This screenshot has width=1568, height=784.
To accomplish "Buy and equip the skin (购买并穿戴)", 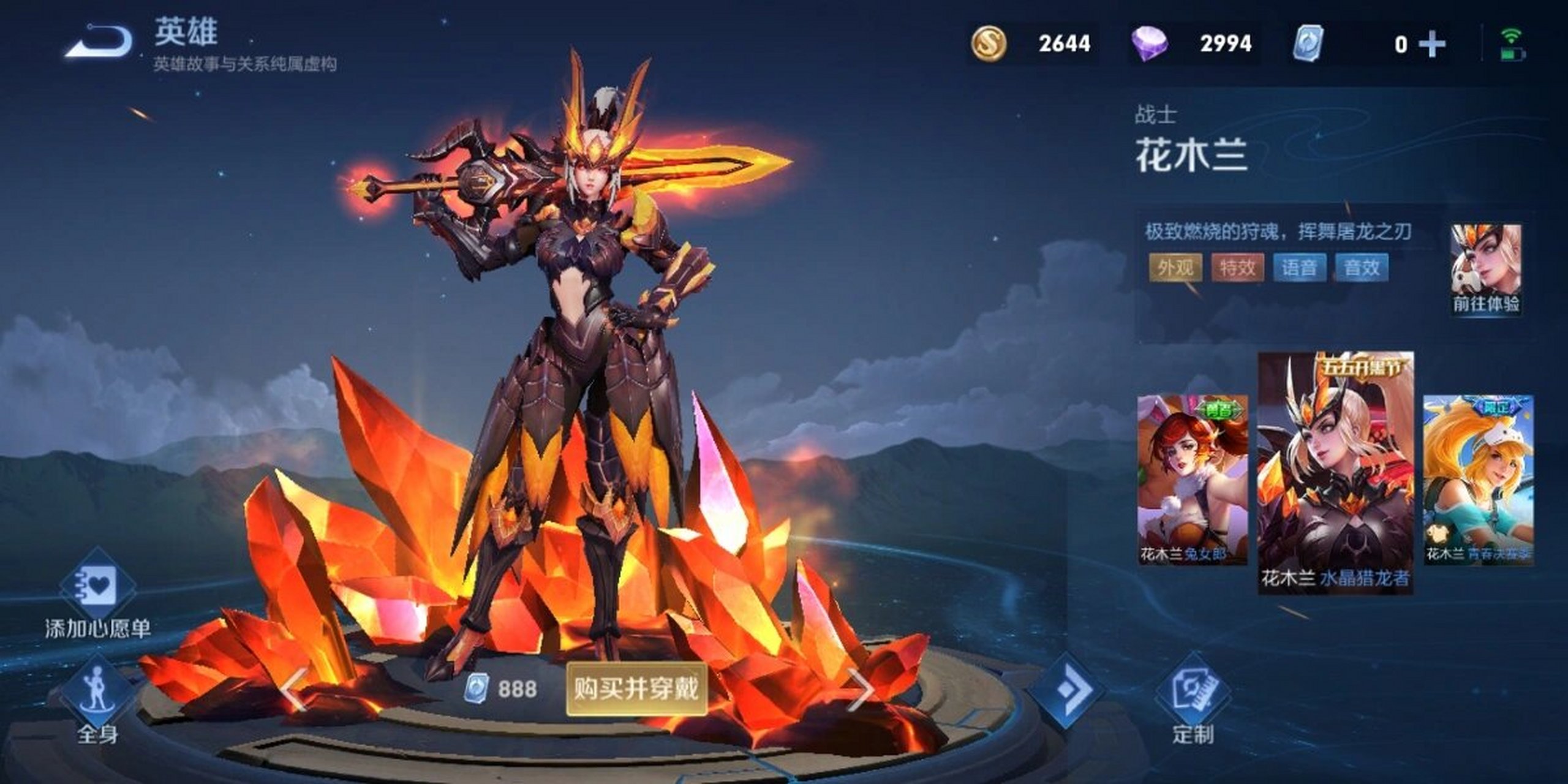I will point(636,688).
